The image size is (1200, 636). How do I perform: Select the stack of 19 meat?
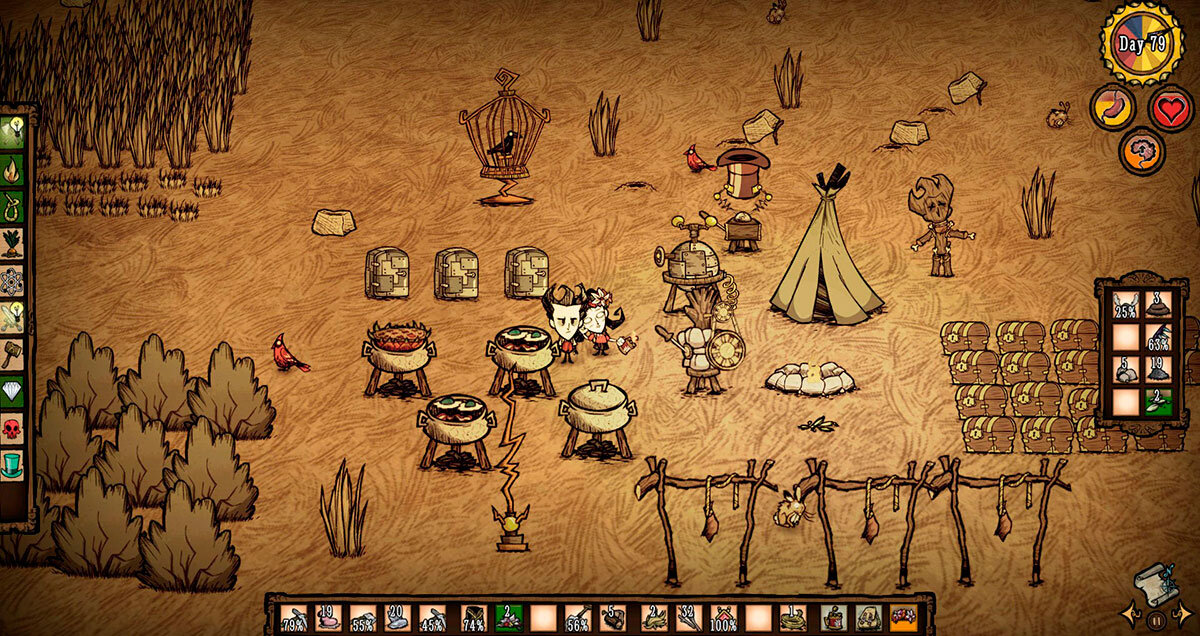pyautogui.click(x=329, y=618)
